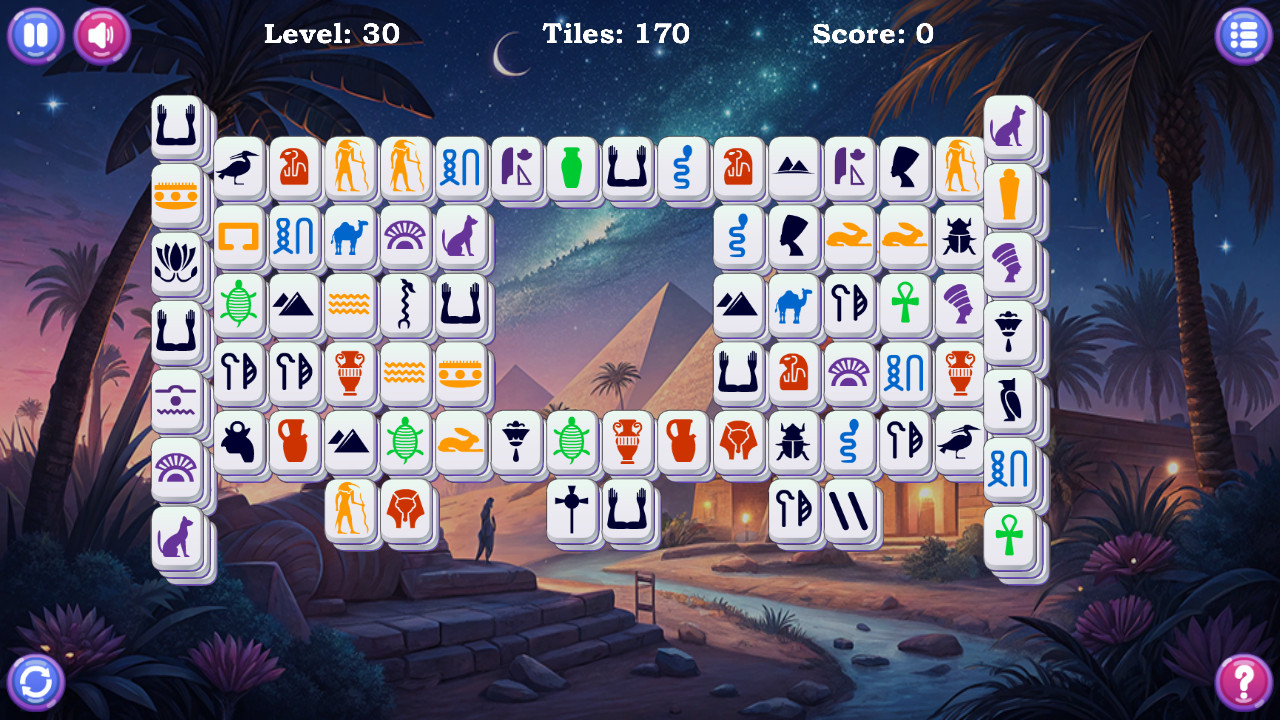Pick the purple fan tile in the left column

tap(175, 465)
